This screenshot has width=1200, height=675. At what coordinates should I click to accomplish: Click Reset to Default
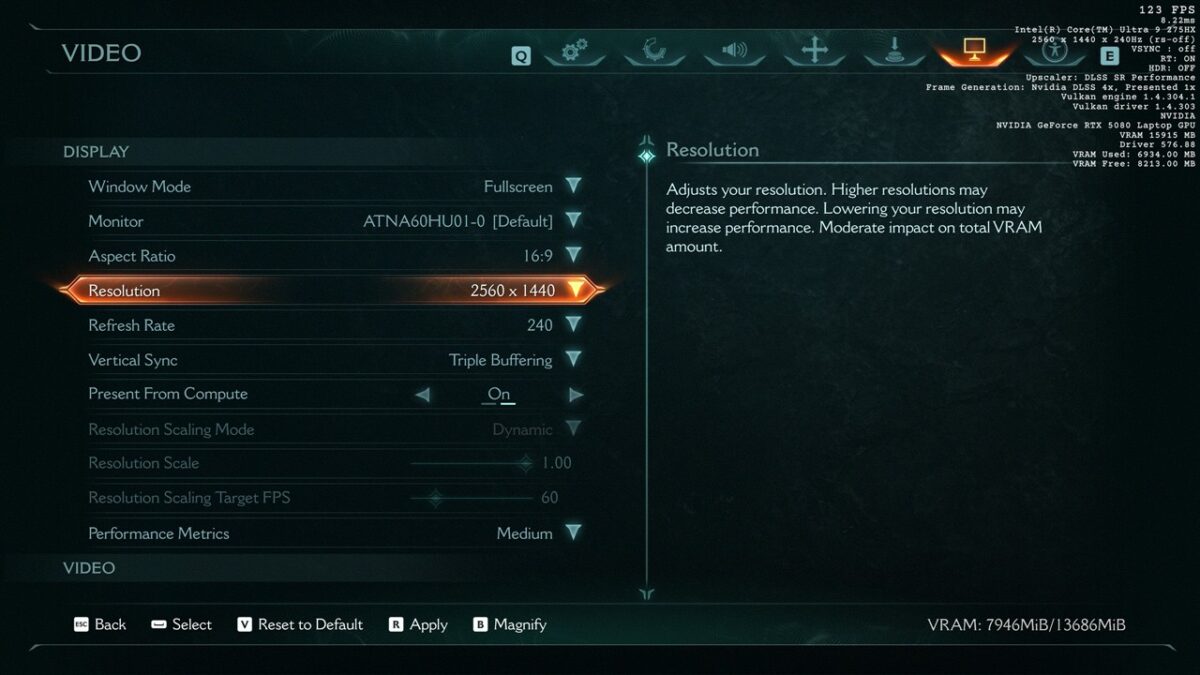300,624
